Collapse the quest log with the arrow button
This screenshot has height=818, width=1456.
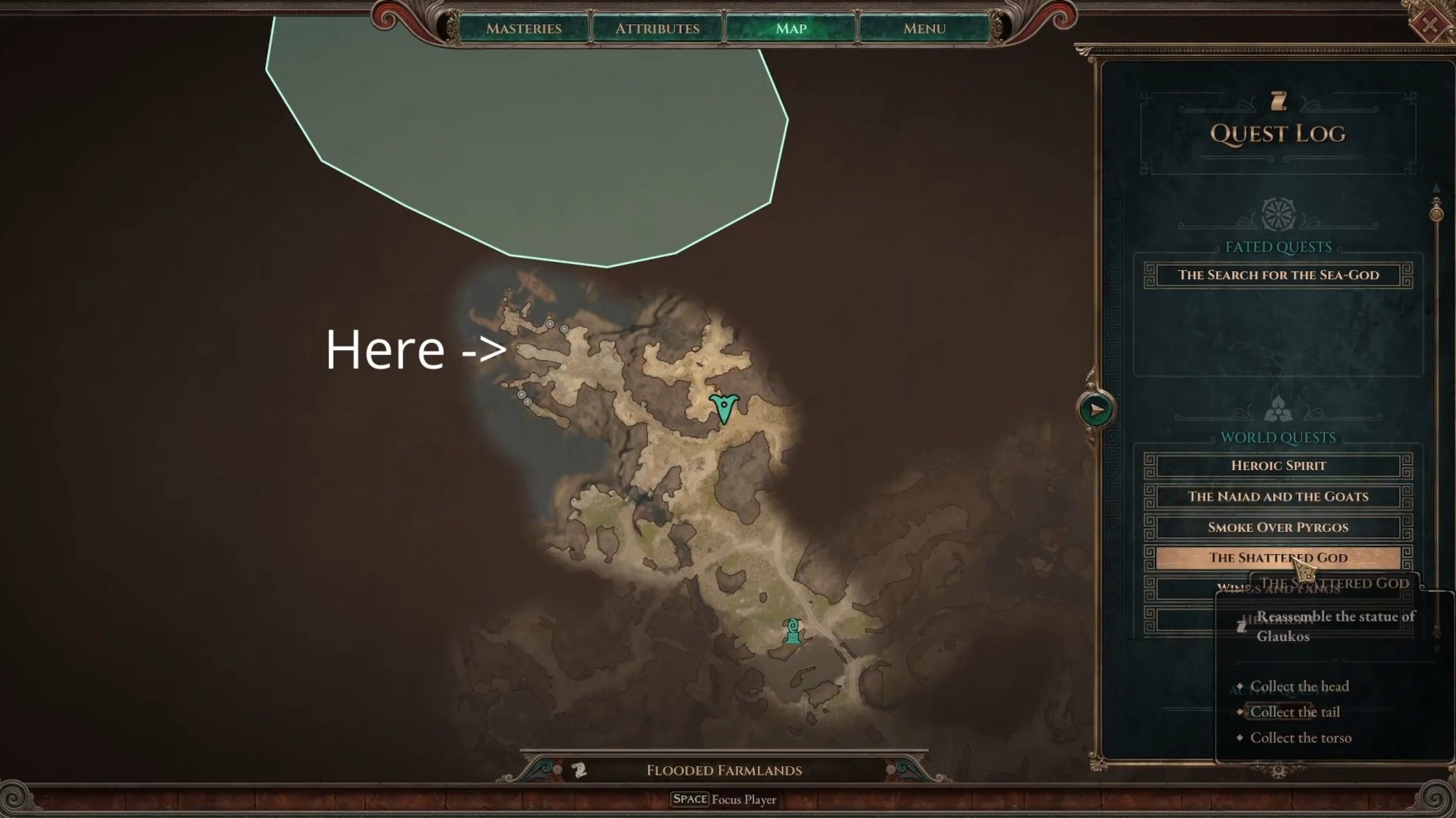[x=1096, y=409]
